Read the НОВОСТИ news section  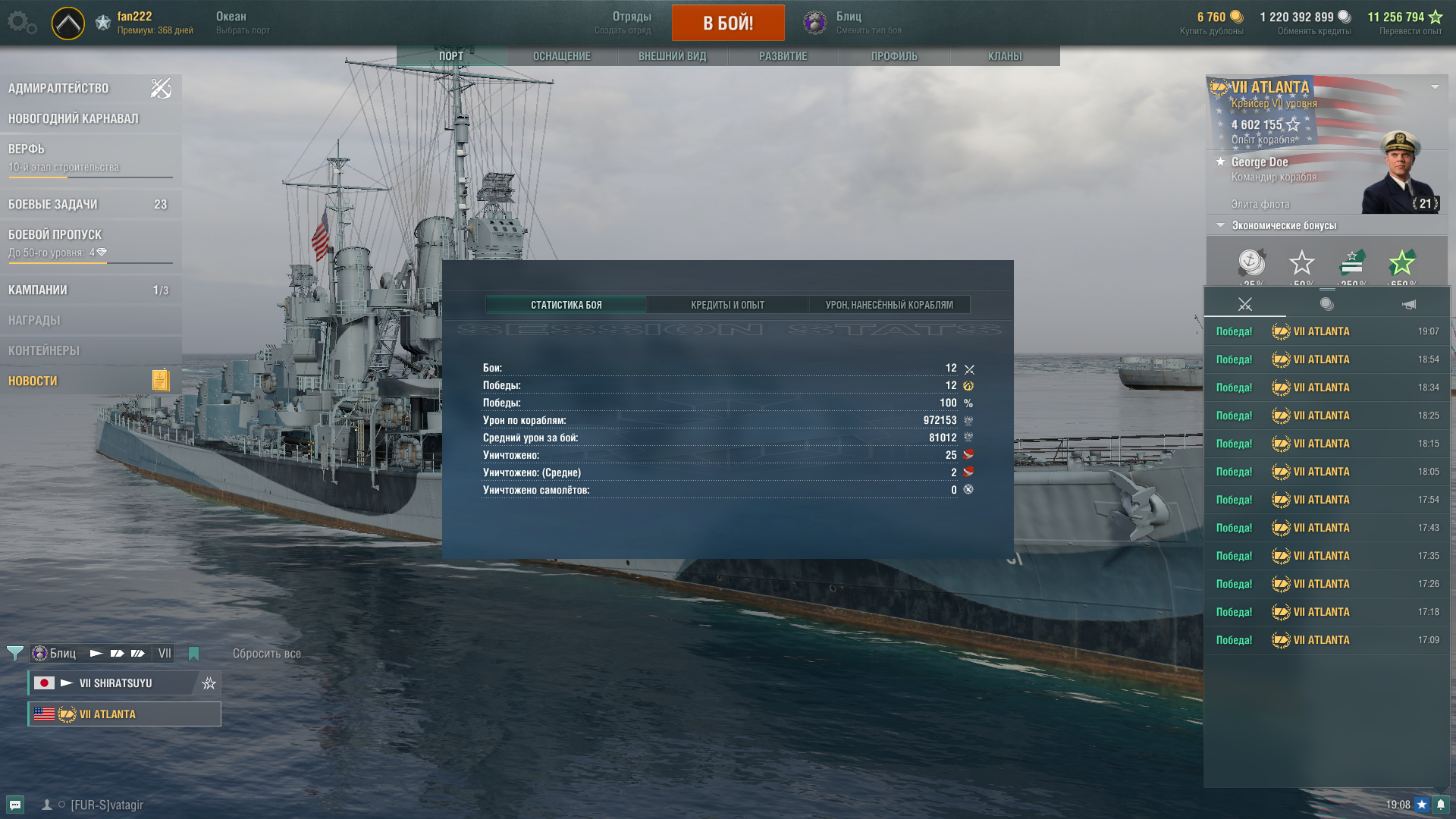click(33, 381)
